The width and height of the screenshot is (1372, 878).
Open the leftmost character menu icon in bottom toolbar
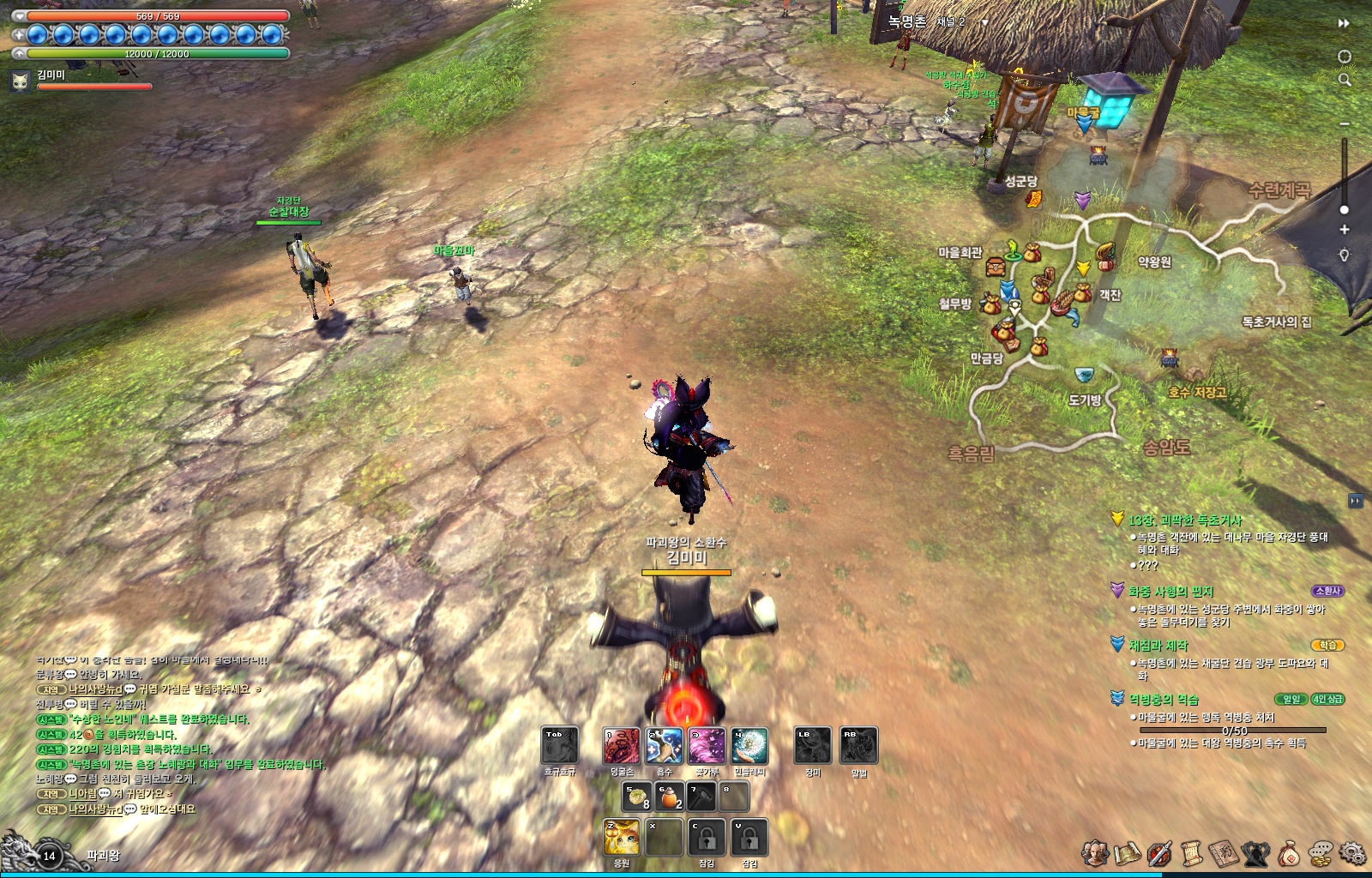click(x=1093, y=851)
